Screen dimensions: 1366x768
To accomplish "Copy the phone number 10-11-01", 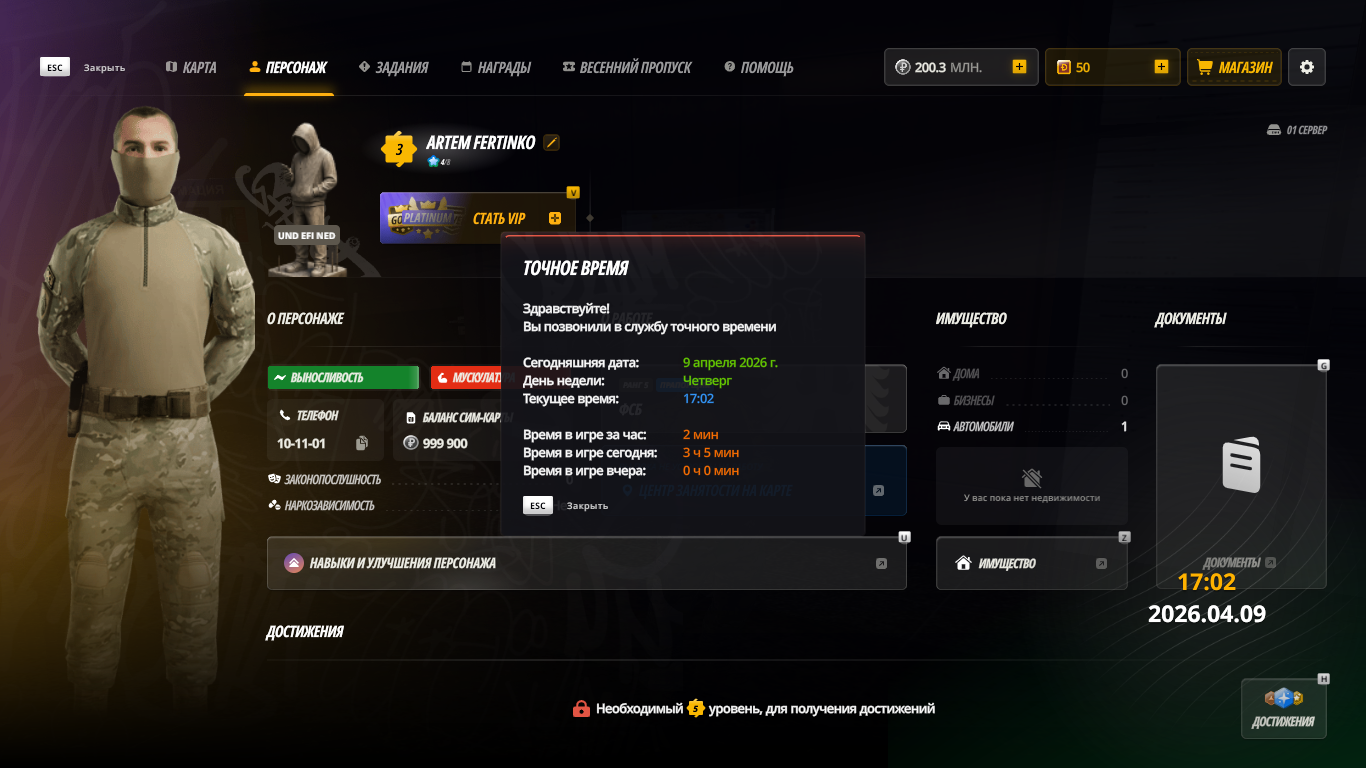I will (x=362, y=443).
